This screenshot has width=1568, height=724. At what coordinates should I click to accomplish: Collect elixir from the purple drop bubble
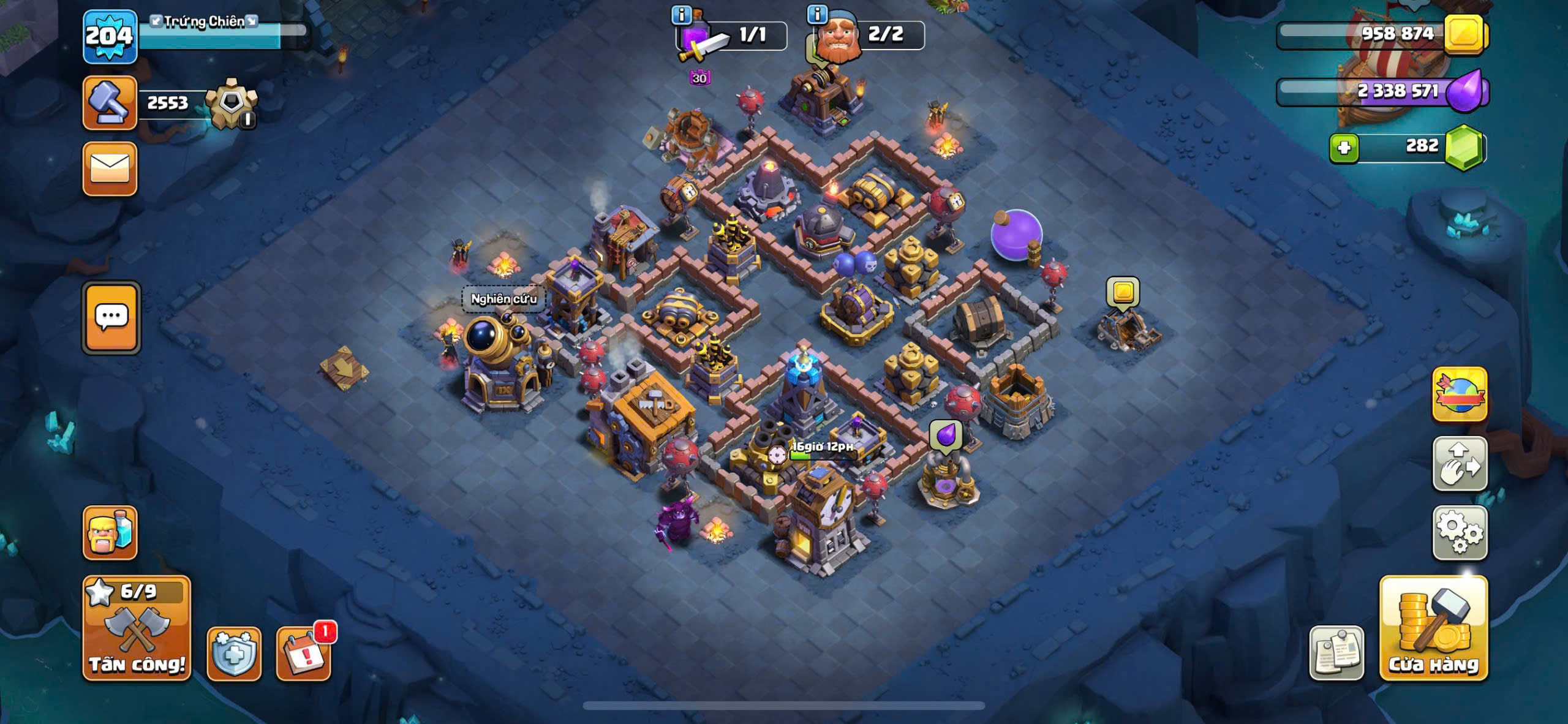pyautogui.click(x=946, y=435)
